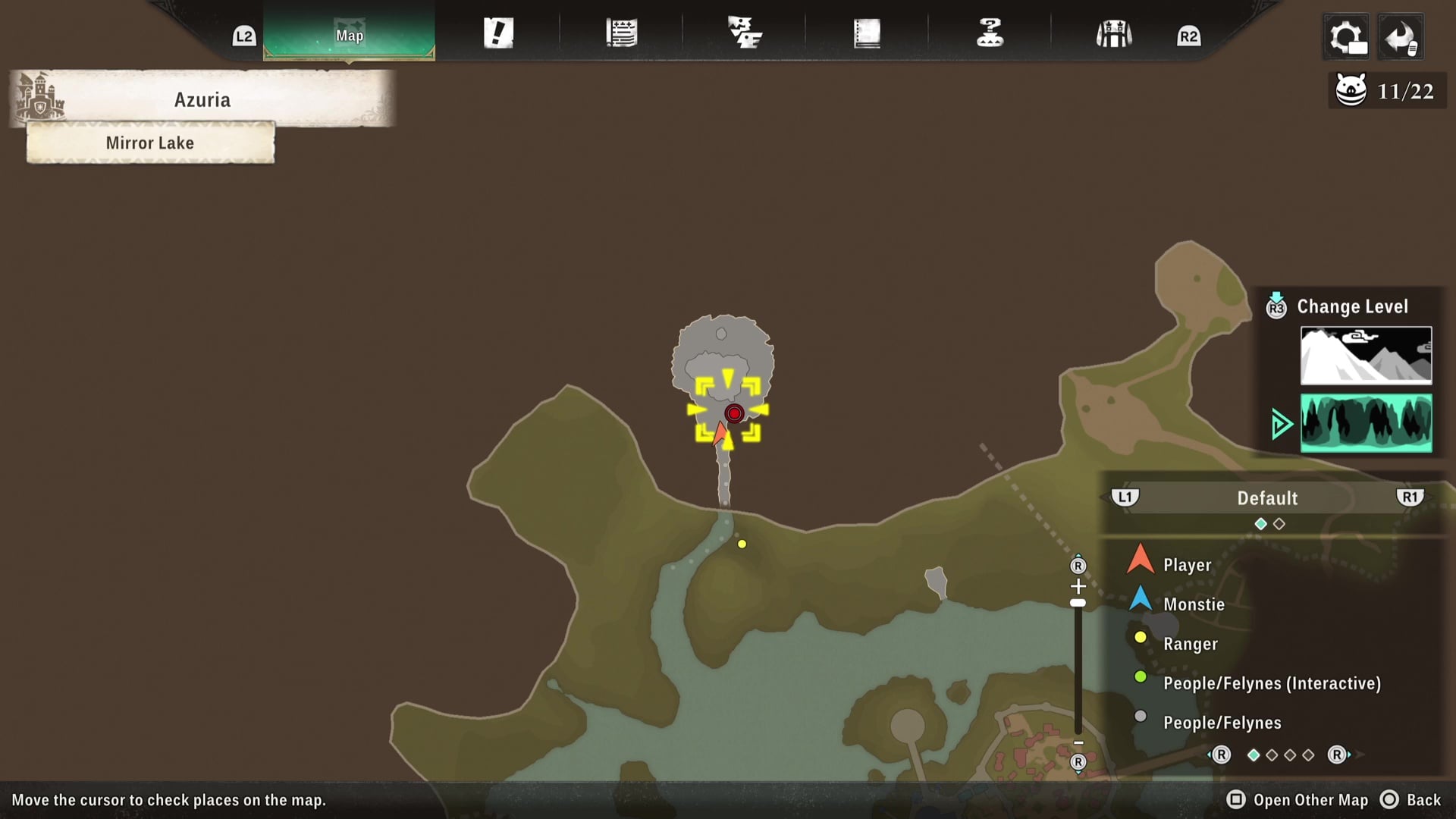
Task: Select the teal cave level thumbnail
Action: 1366,422
